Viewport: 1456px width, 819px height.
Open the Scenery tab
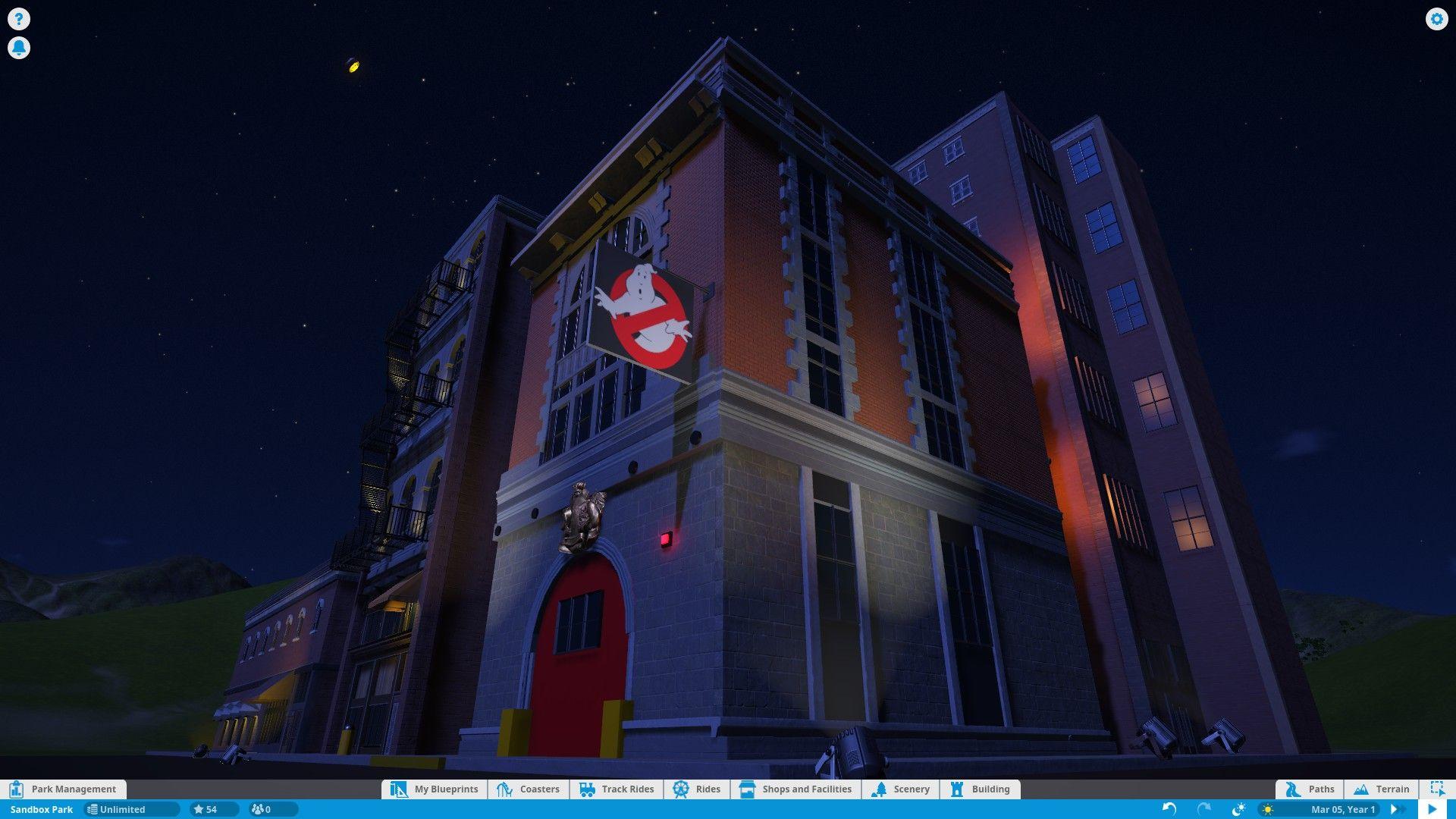900,789
